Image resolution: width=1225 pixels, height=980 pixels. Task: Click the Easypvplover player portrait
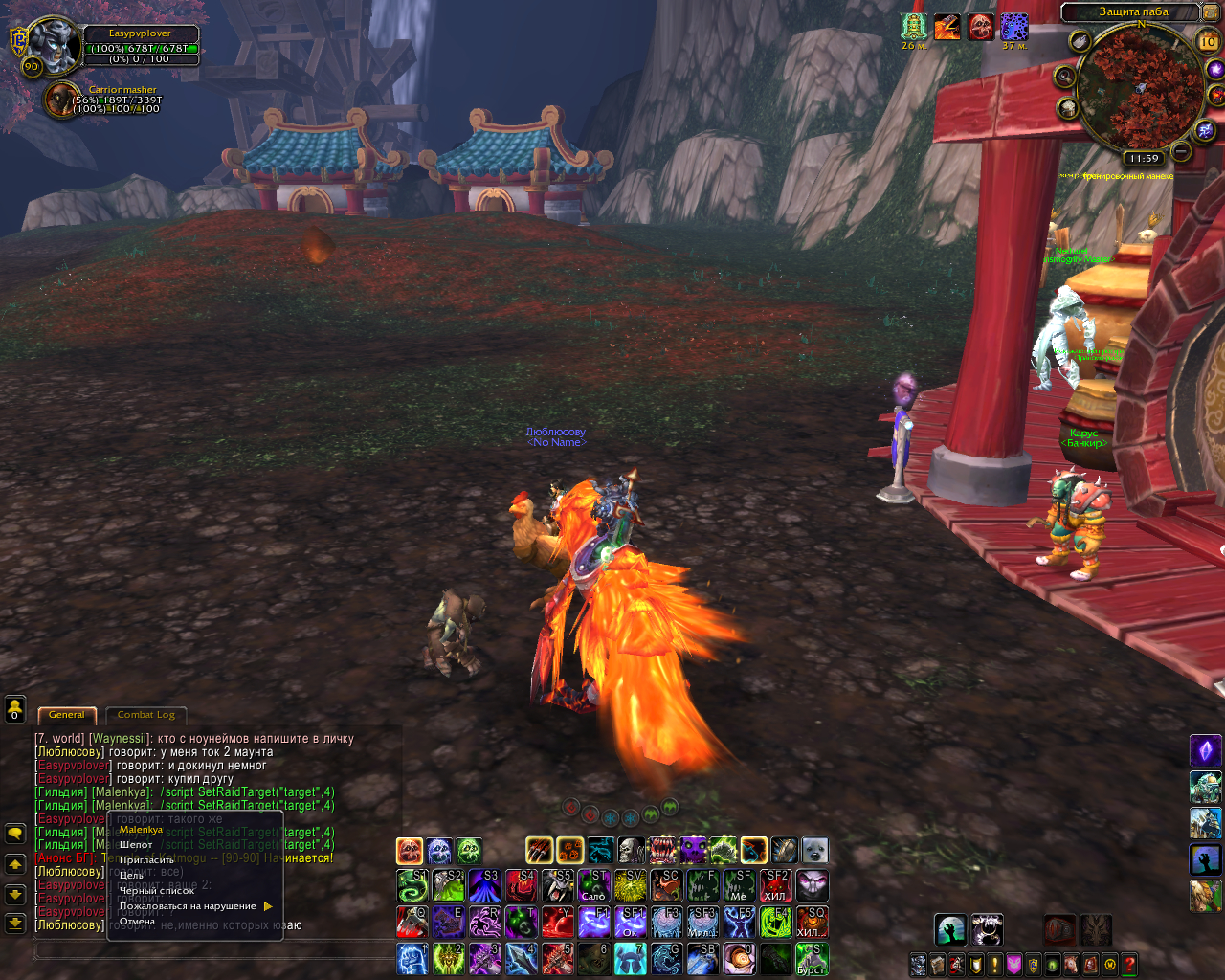pos(54,43)
